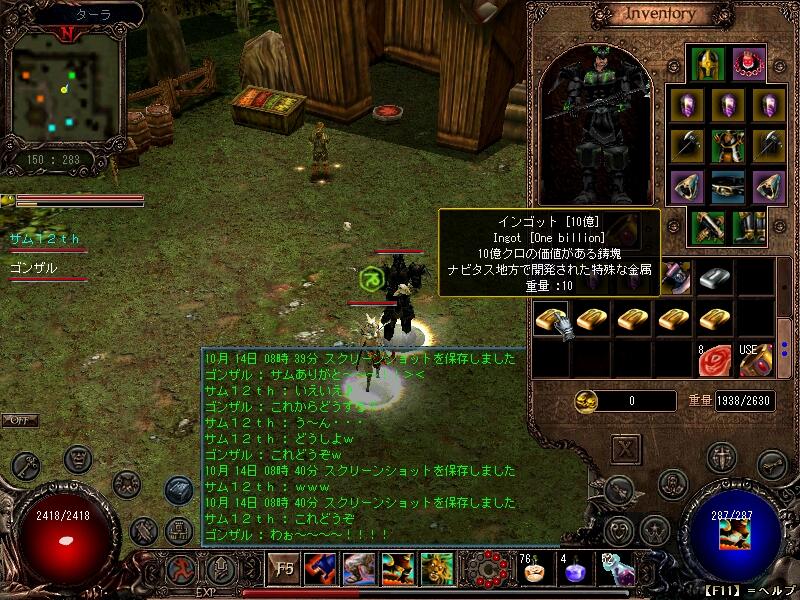Click the item slot marked USE
Viewport: 800px width, 600px height.
(756, 358)
